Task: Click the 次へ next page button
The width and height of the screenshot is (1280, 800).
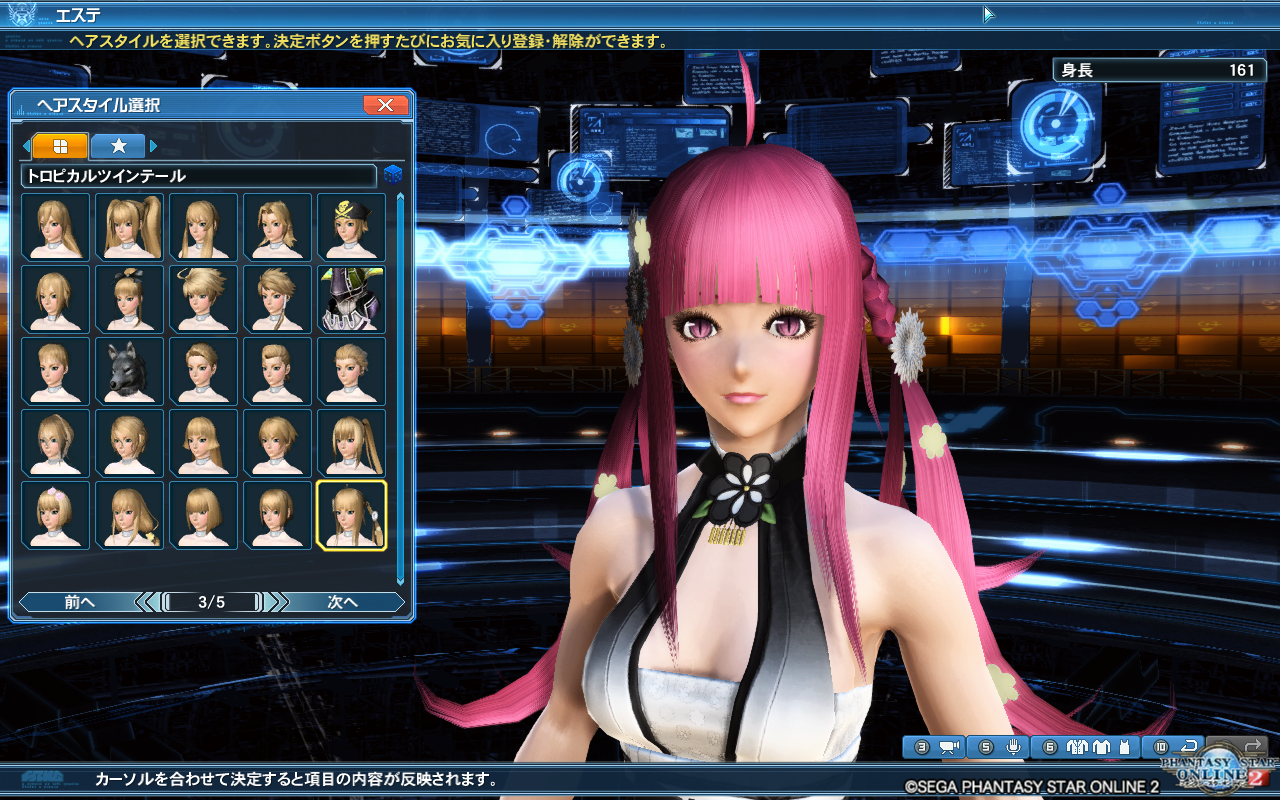Action: tap(345, 602)
